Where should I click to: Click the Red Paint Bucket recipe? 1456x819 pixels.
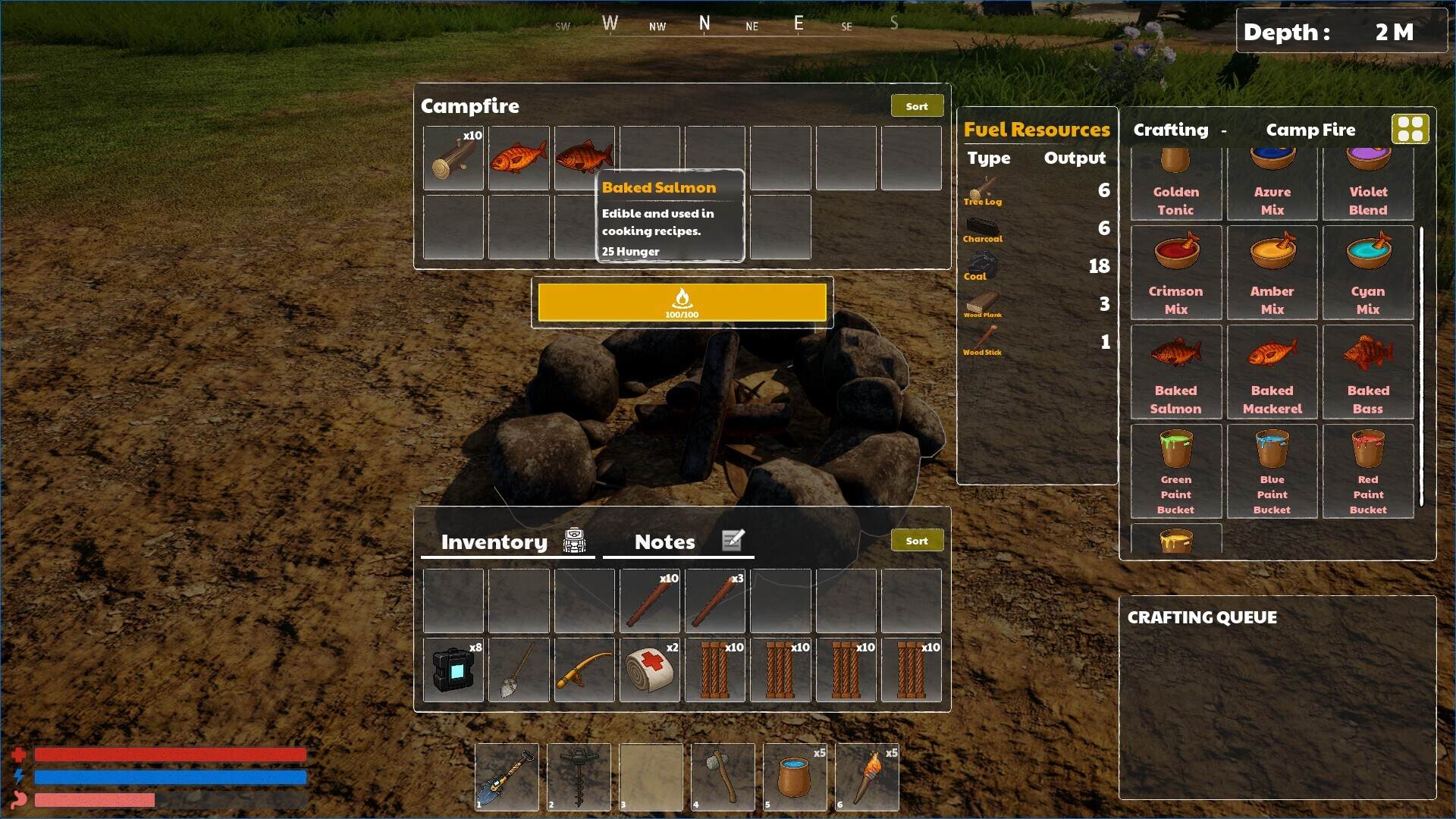coord(1367,470)
